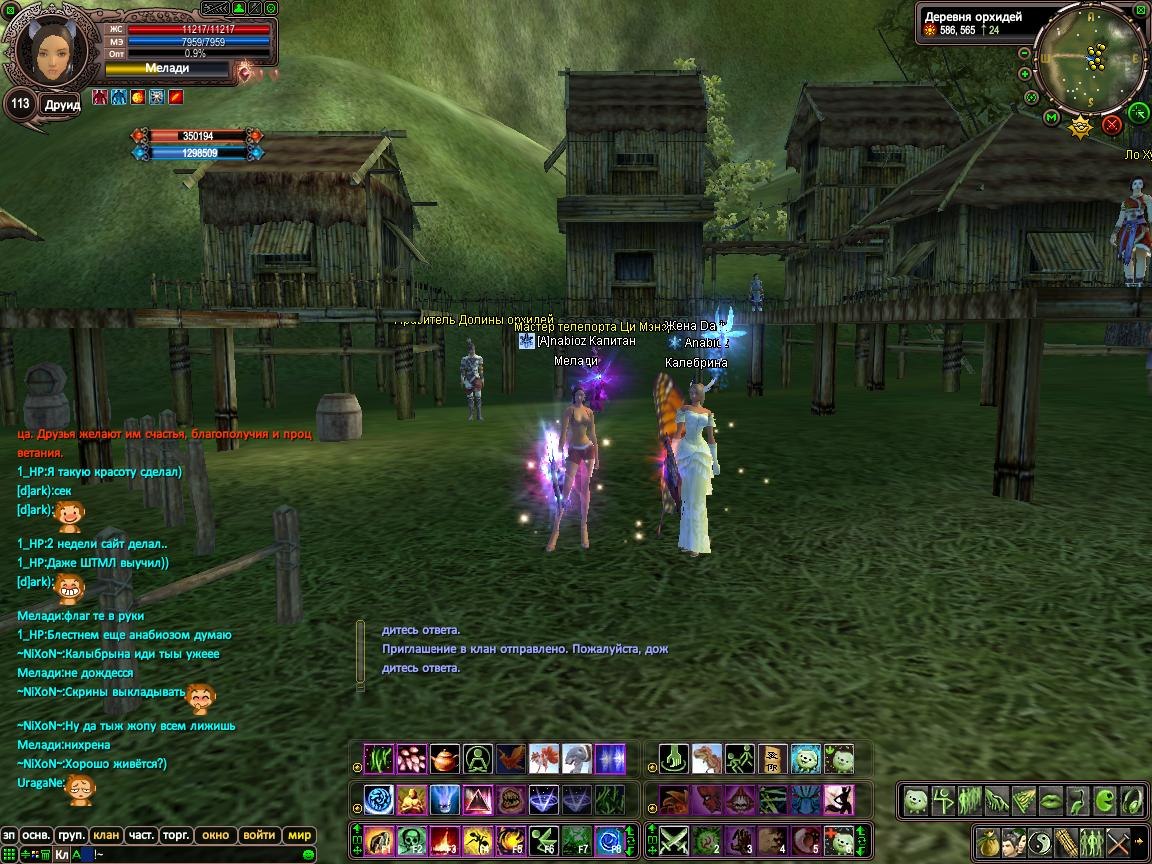Open the world map with the M button

(1051, 118)
